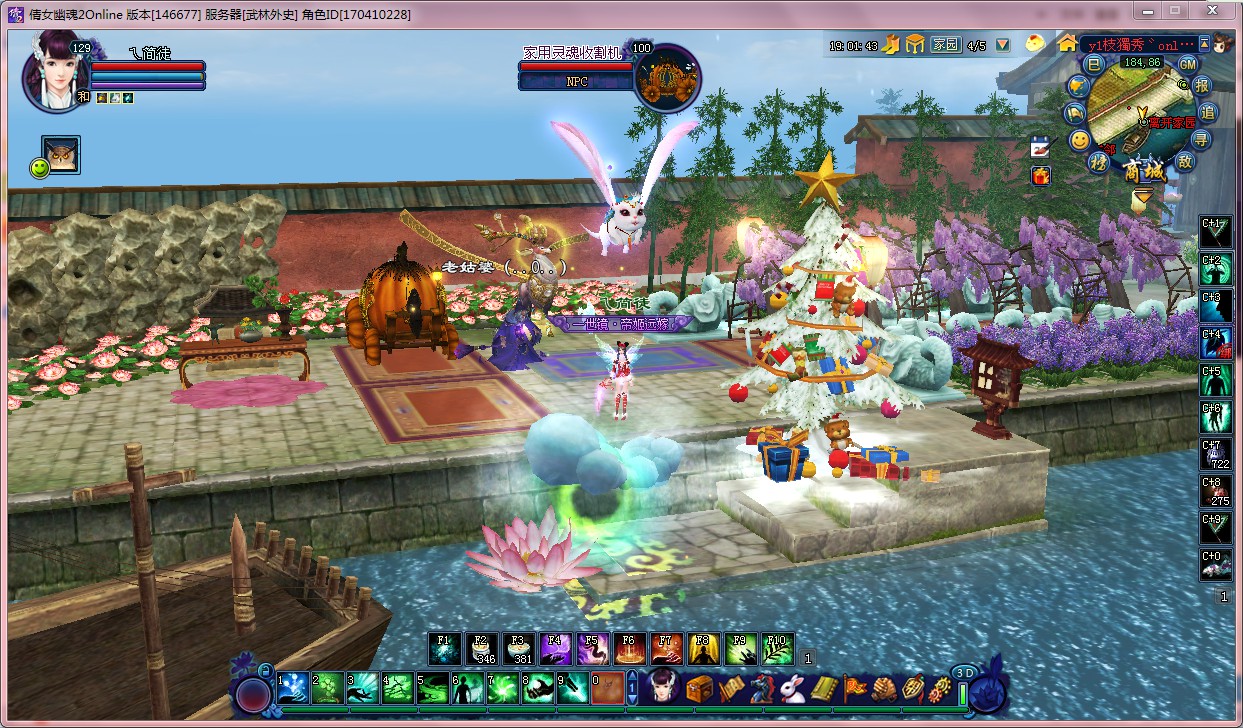Click the minimap view

pos(1138,107)
